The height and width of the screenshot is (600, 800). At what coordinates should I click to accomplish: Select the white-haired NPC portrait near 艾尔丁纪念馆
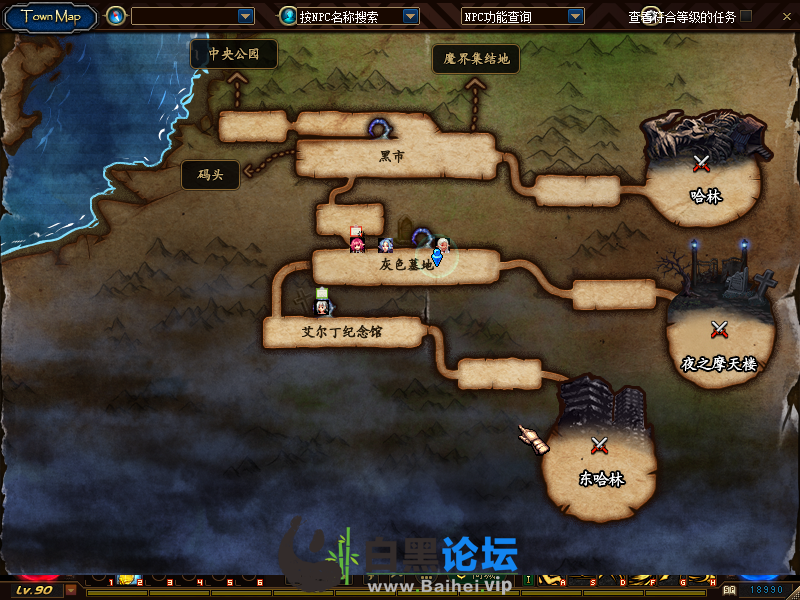[x=323, y=306]
